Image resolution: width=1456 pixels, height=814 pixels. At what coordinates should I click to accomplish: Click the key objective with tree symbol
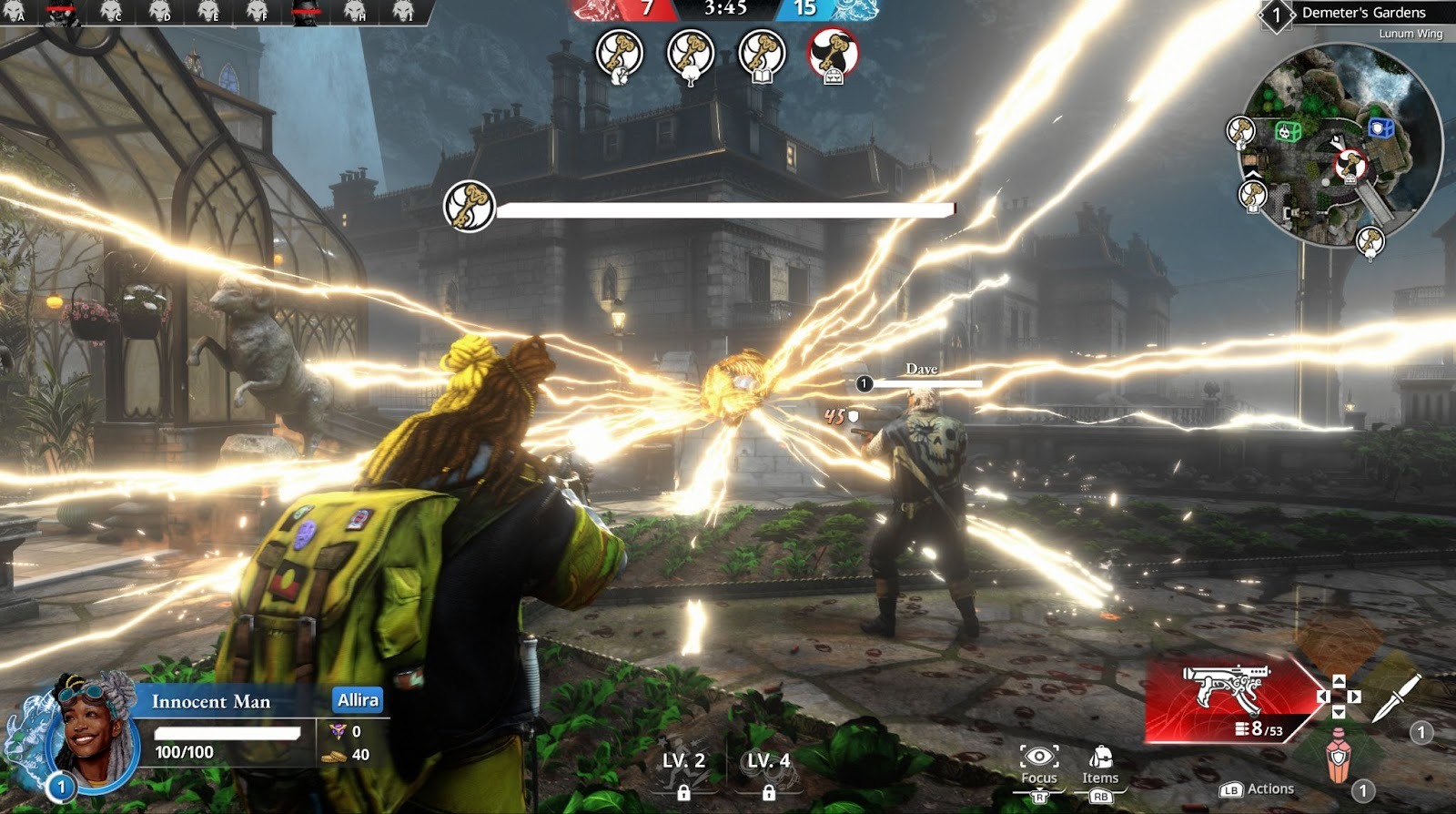(x=691, y=55)
